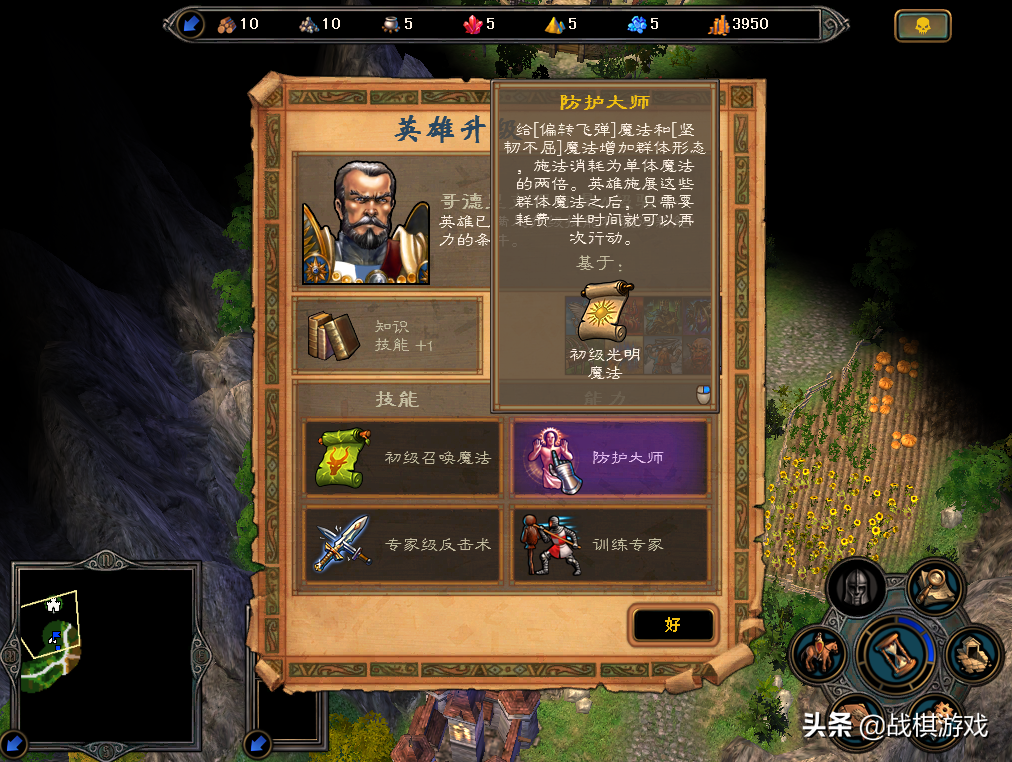Click the minimap
The image size is (1012, 762).
coord(107,653)
